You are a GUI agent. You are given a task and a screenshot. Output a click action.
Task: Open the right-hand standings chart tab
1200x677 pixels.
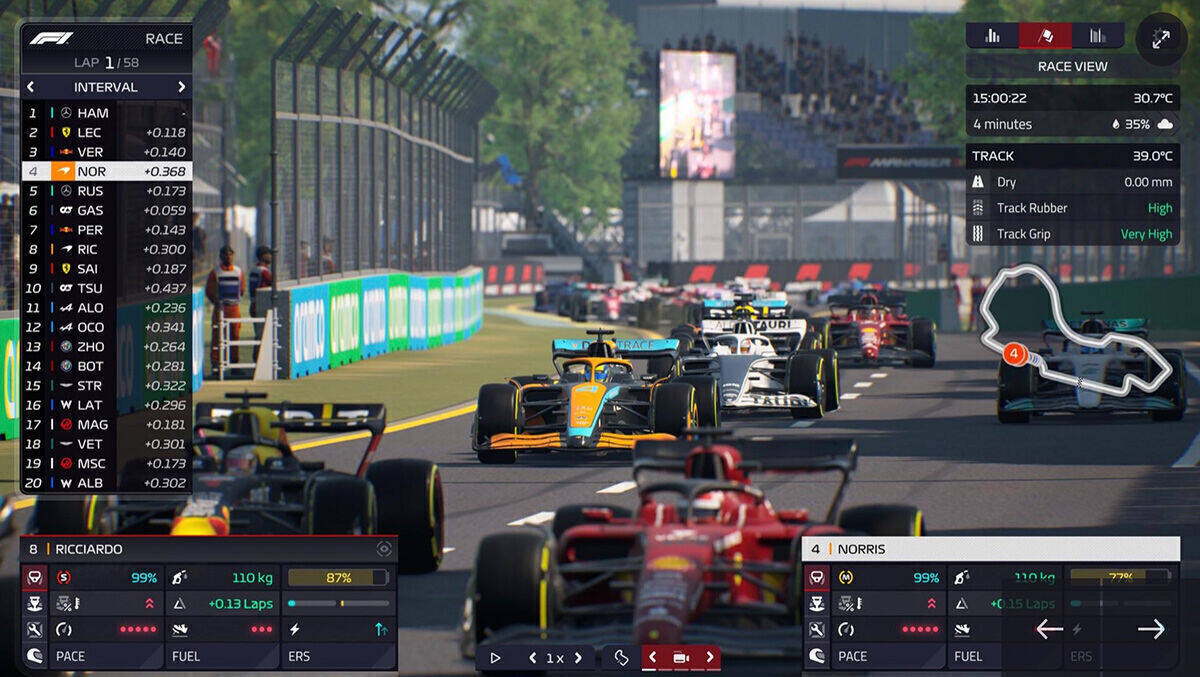1098,36
